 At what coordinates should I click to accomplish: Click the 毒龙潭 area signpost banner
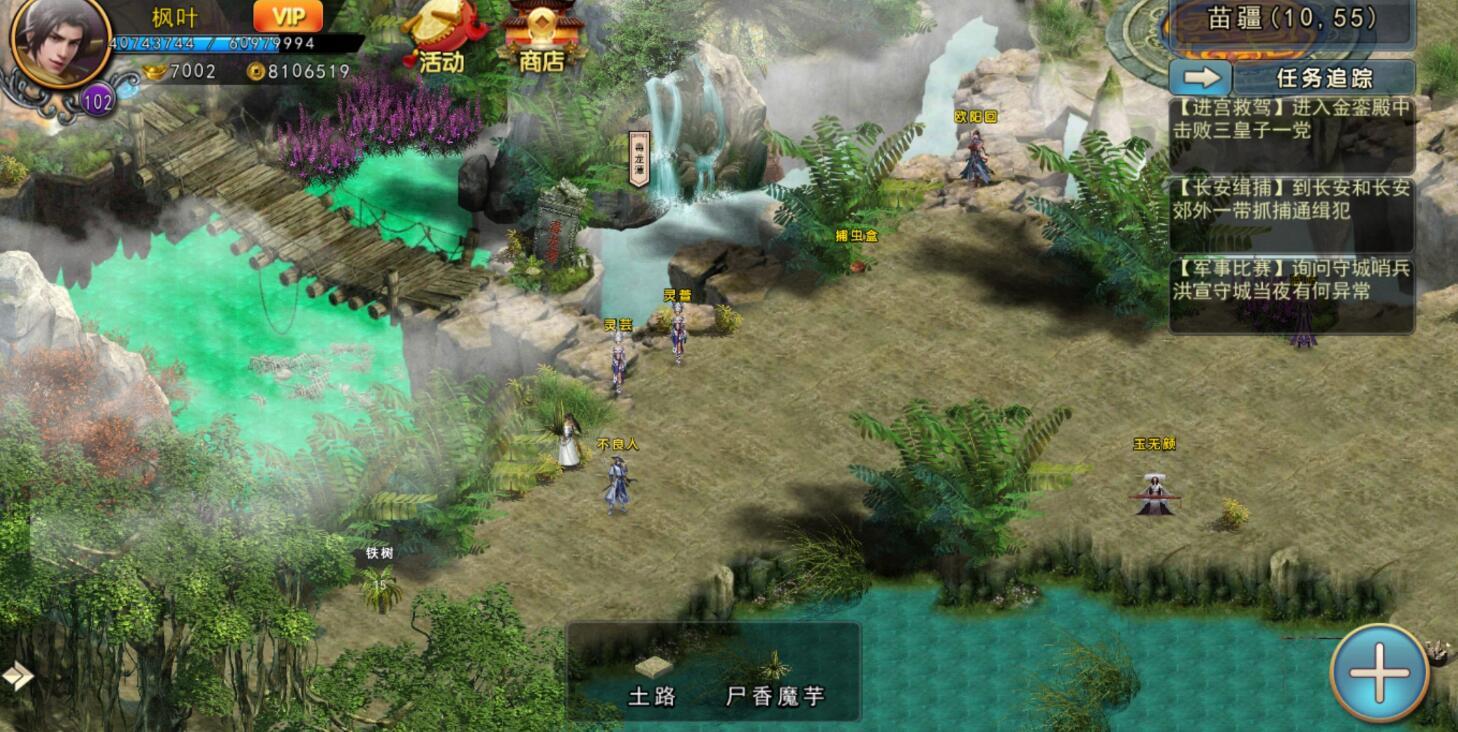[x=638, y=155]
